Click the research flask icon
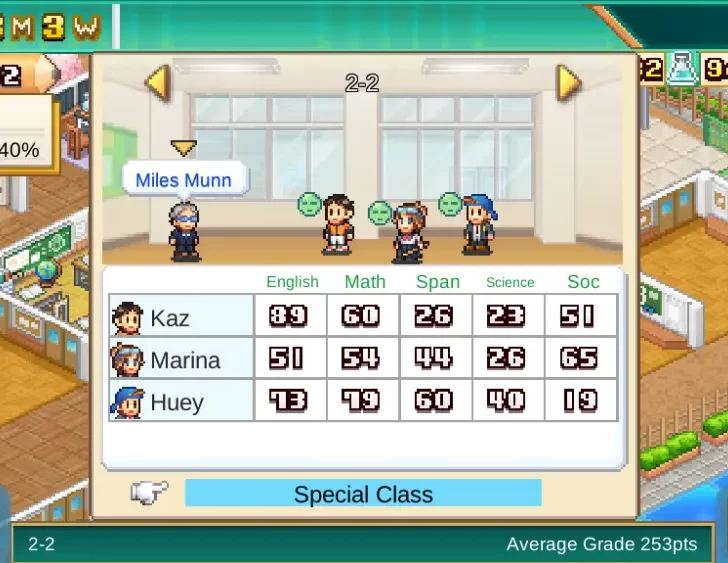728x563 pixels. pyautogui.click(x=683, y=69)
